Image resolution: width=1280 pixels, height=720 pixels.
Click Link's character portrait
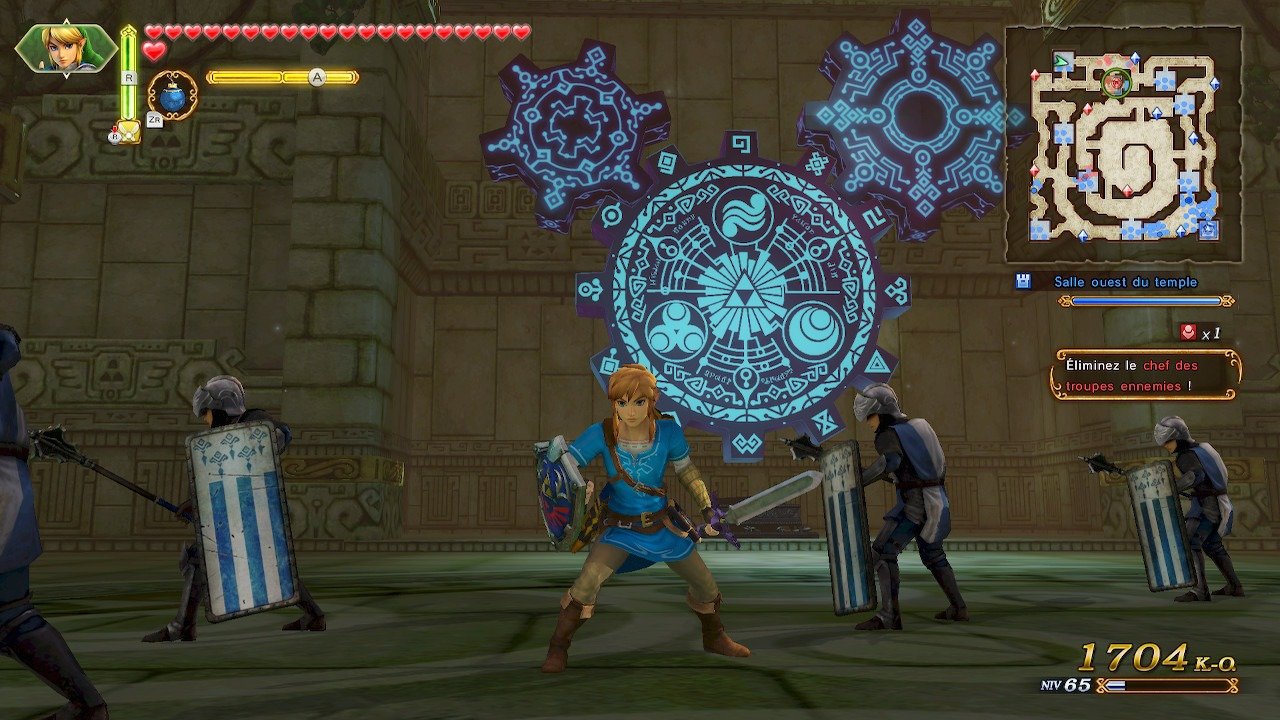pos(65,47)
